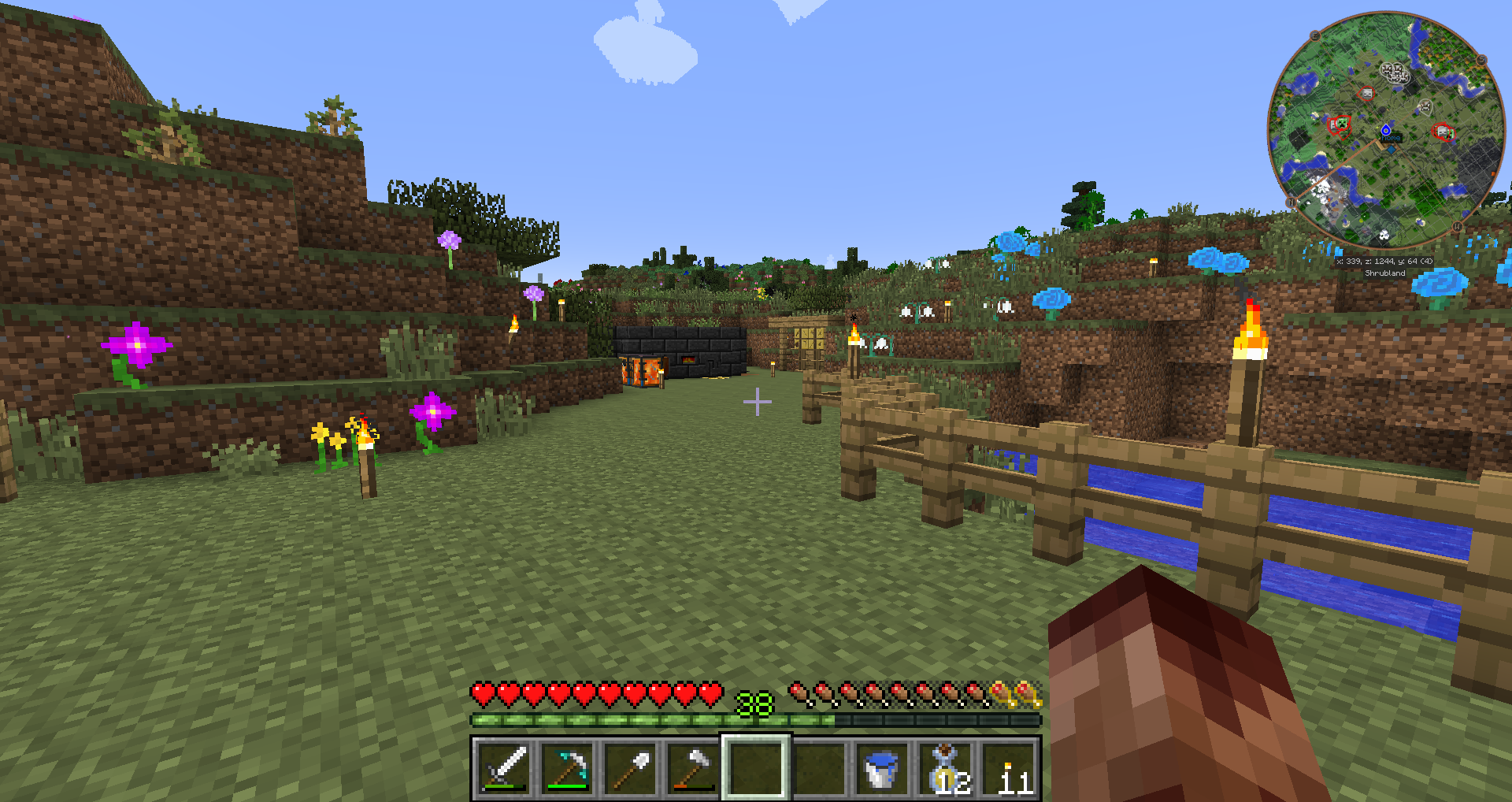Click the cow herd marker on minimap
Viewport: 1512px width, 802px height.
click(x=1395, y=73)
